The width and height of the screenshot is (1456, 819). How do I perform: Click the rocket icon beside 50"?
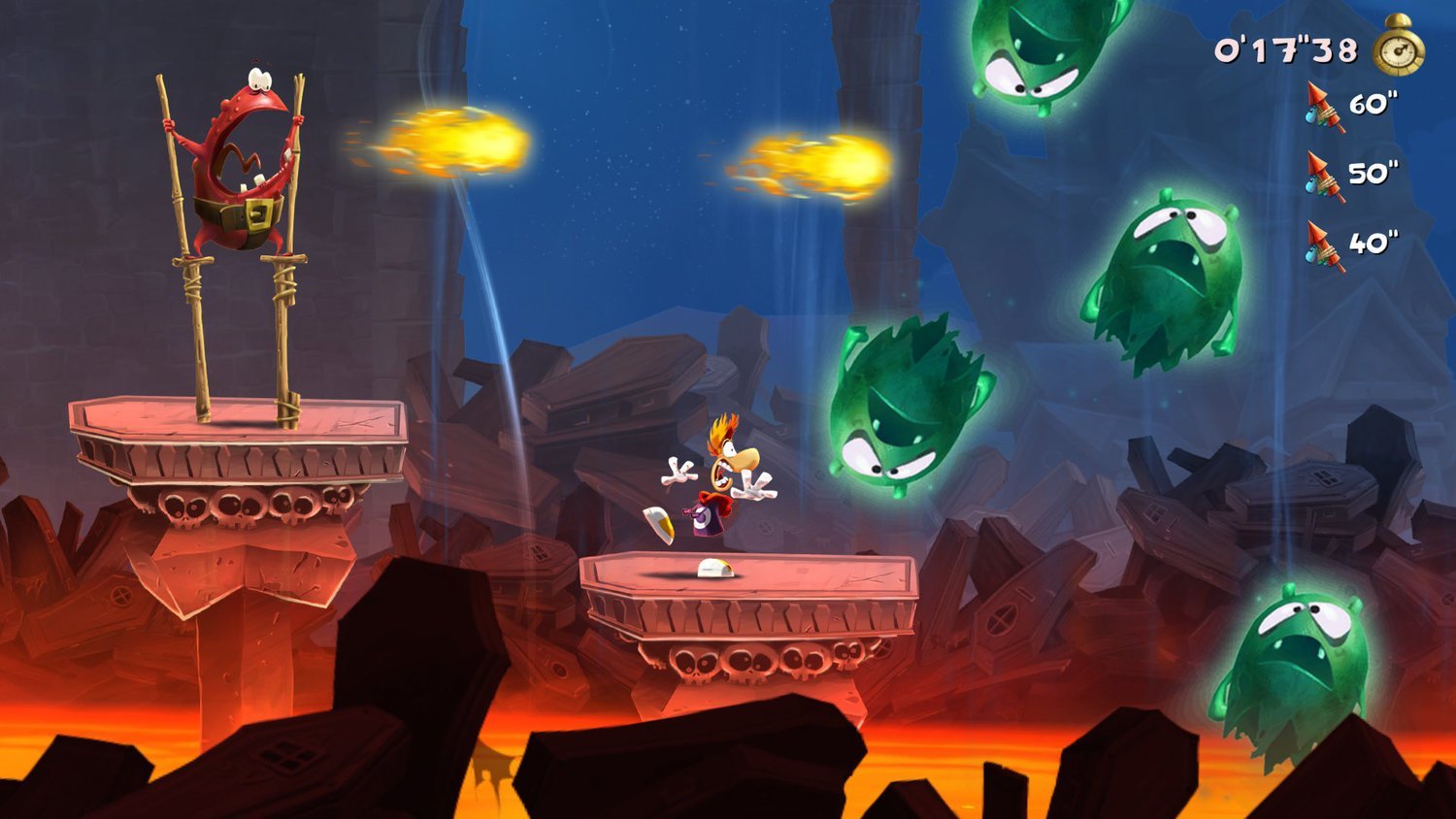(1325, 176)
